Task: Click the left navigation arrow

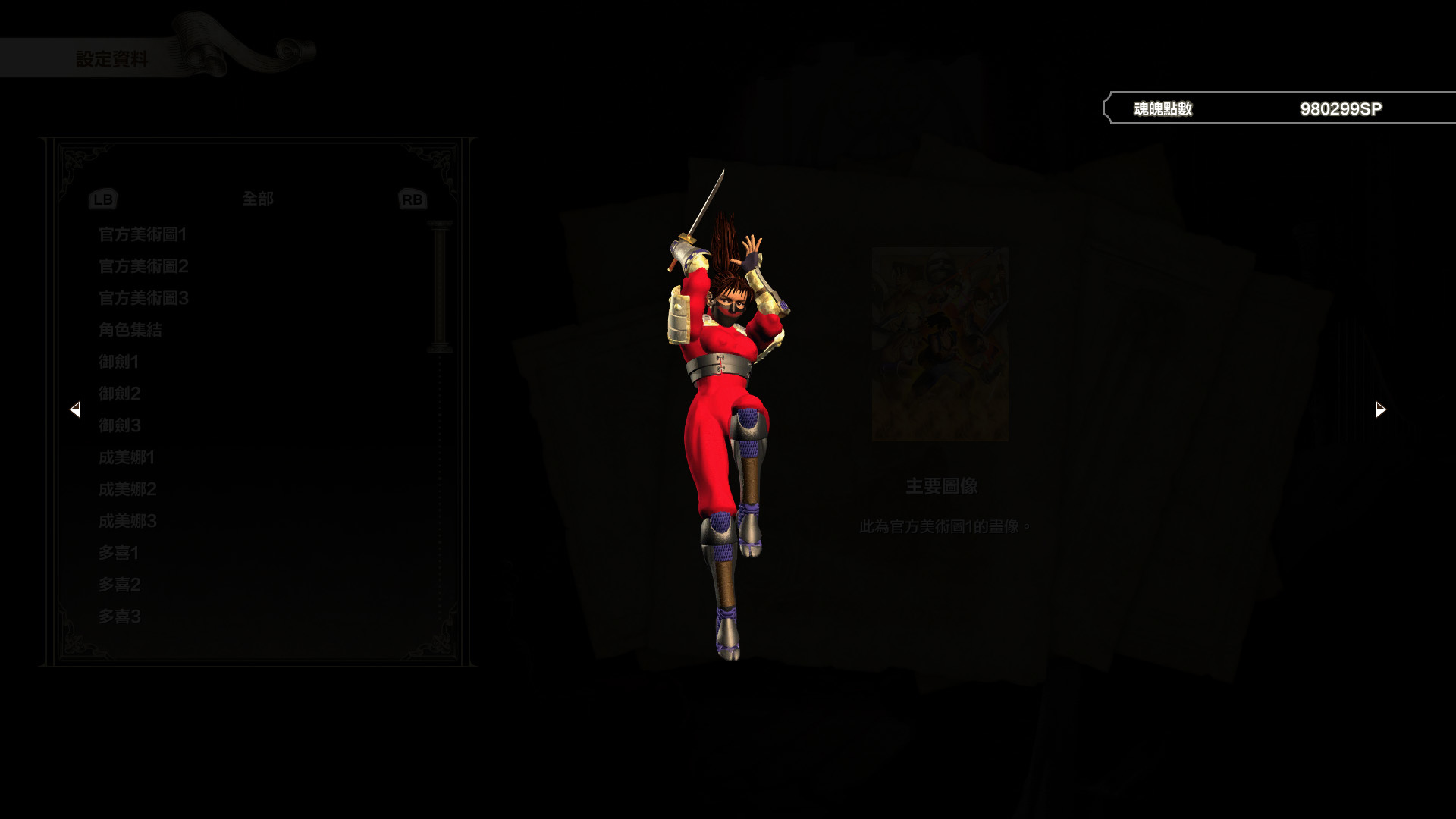Action: pyautogui.click(x=76, y=409)
